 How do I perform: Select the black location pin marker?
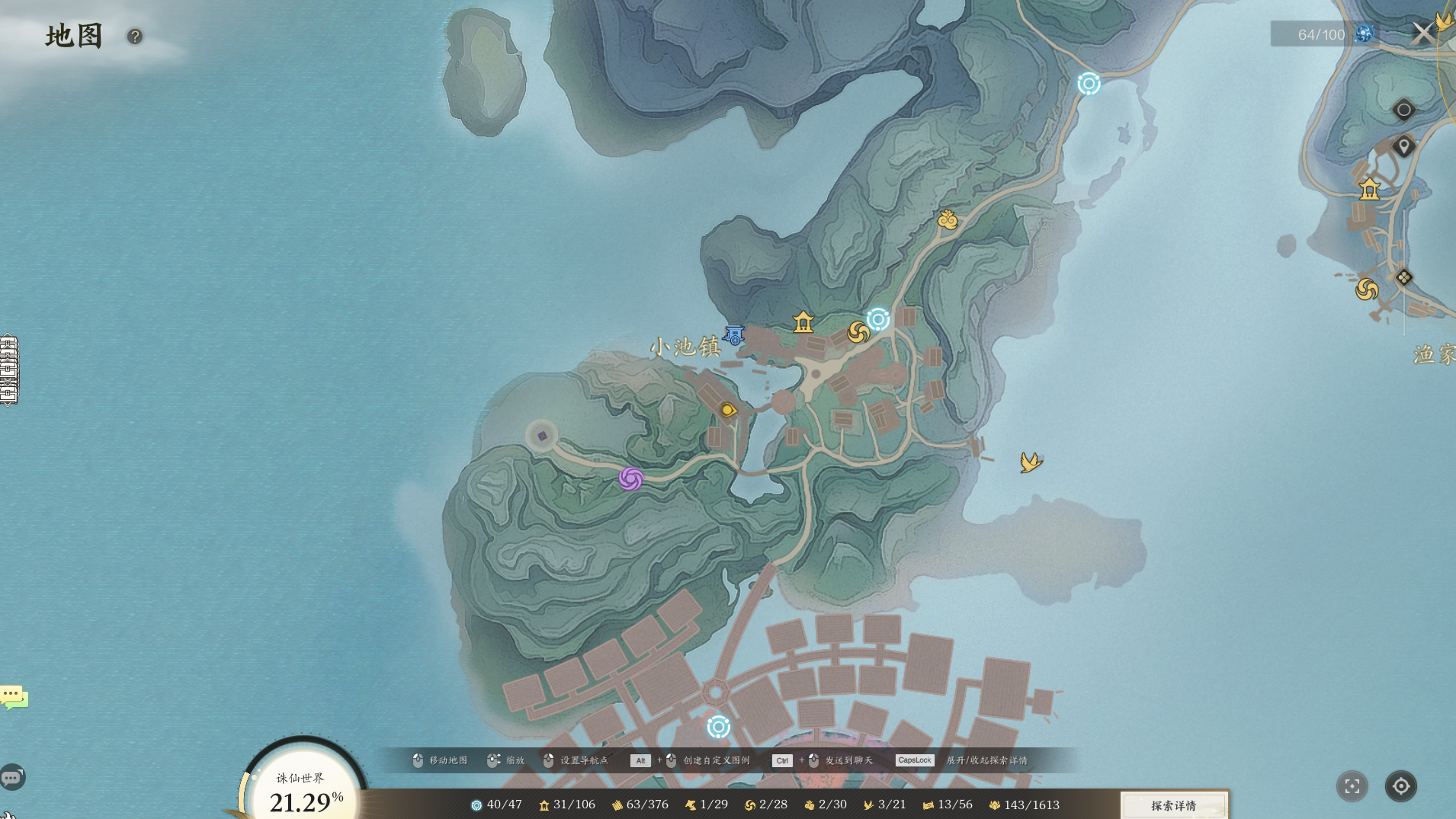1403,146
